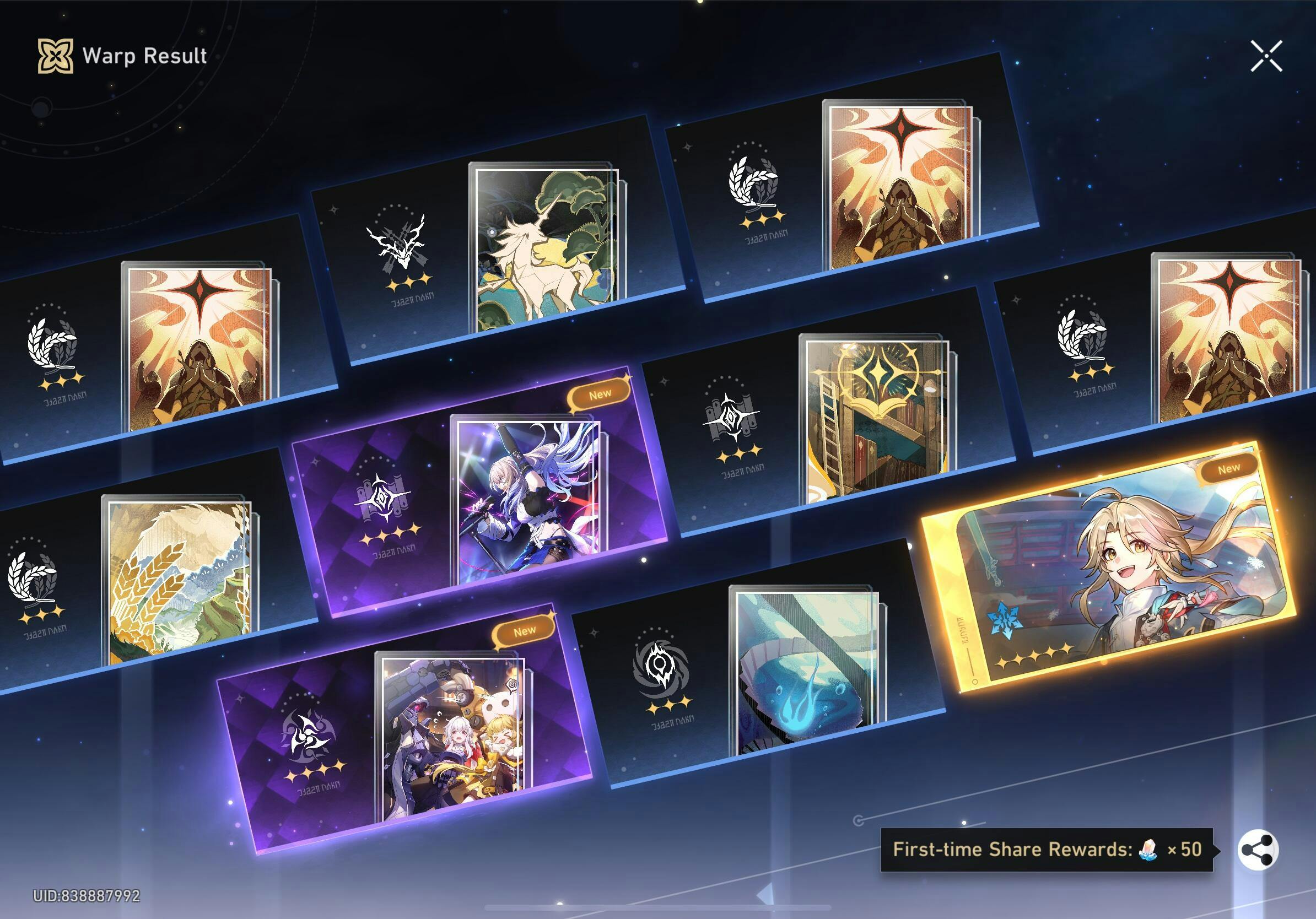Viewport: 1316px width, 919px height.
Task: Close the Warp Result screen
Action: [1266, 56]
